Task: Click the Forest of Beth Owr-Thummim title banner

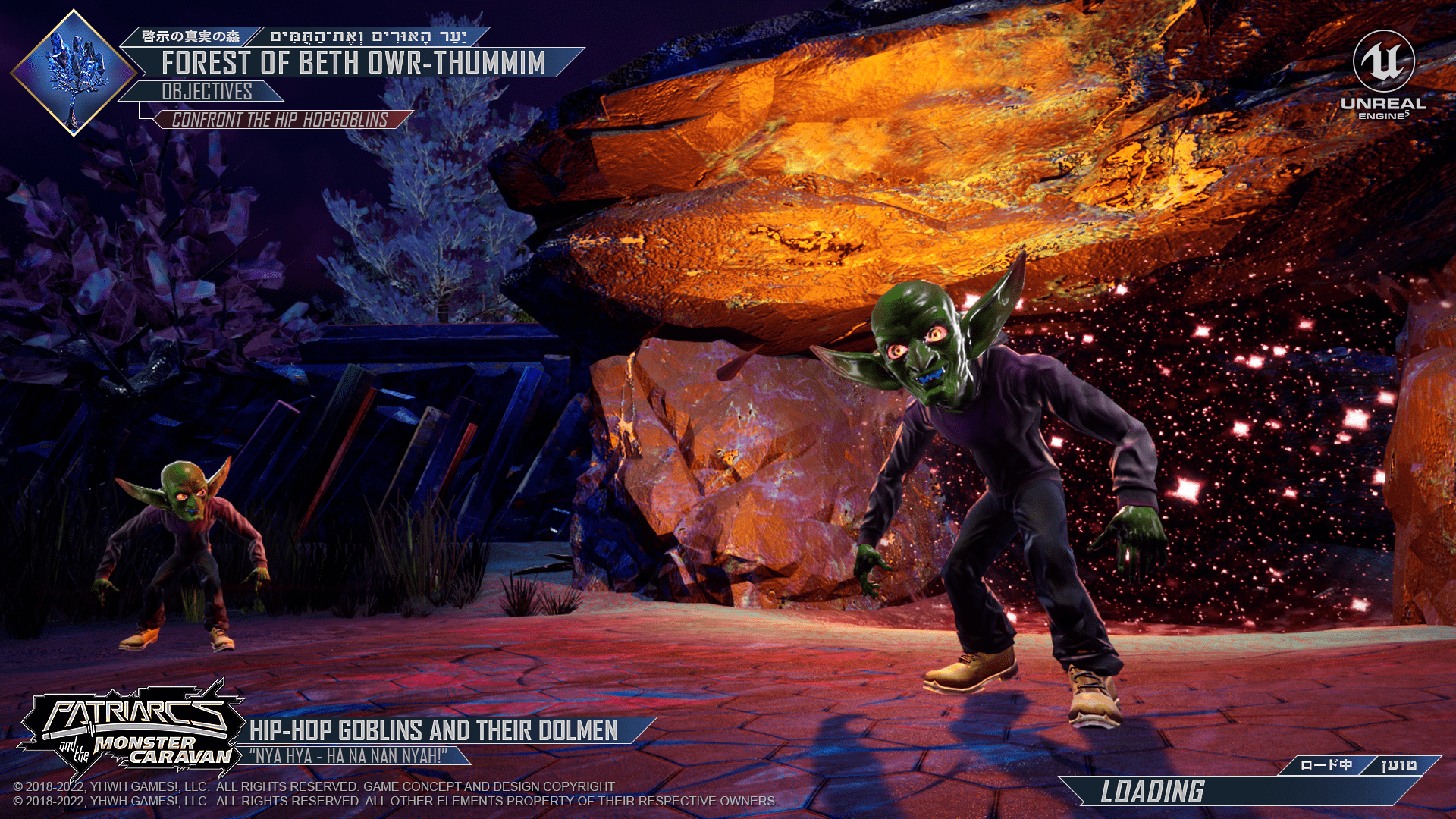Action: pyautogui.click(x=353, y=63)
